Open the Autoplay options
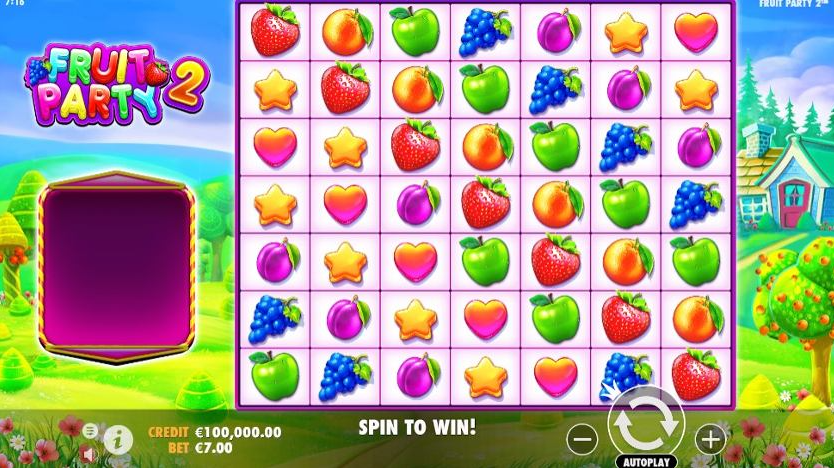The width and height of the screenshot is (834, 468). (x=646, y=462)
